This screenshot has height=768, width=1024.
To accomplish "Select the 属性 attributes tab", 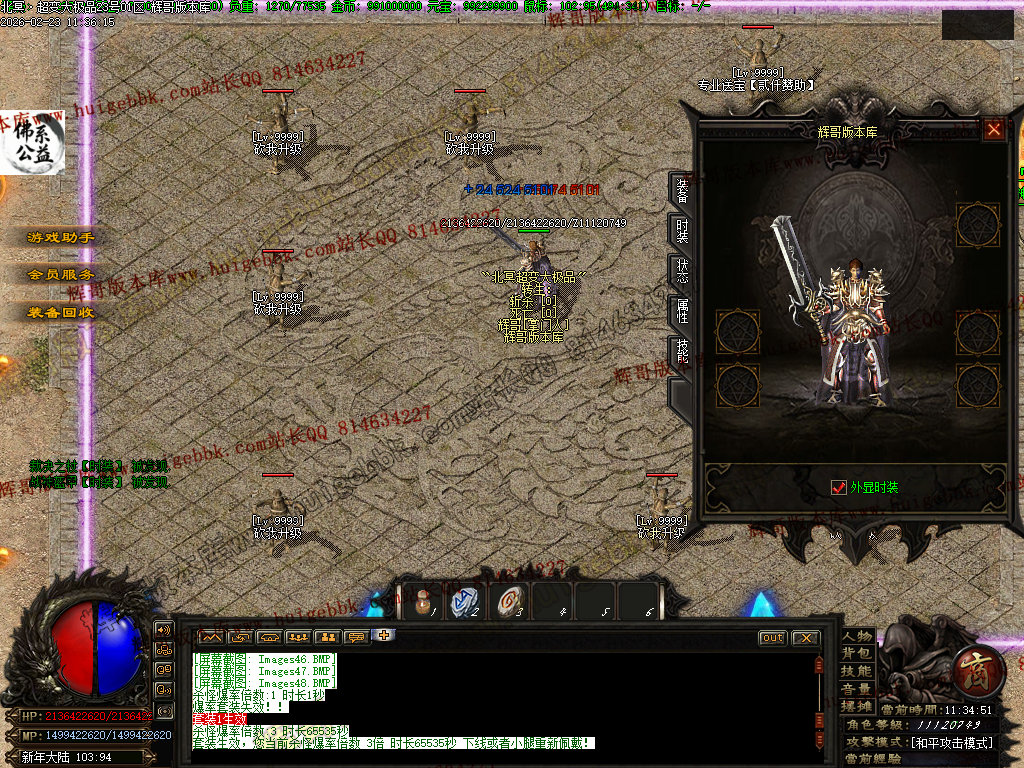I will tap(681, 311).
